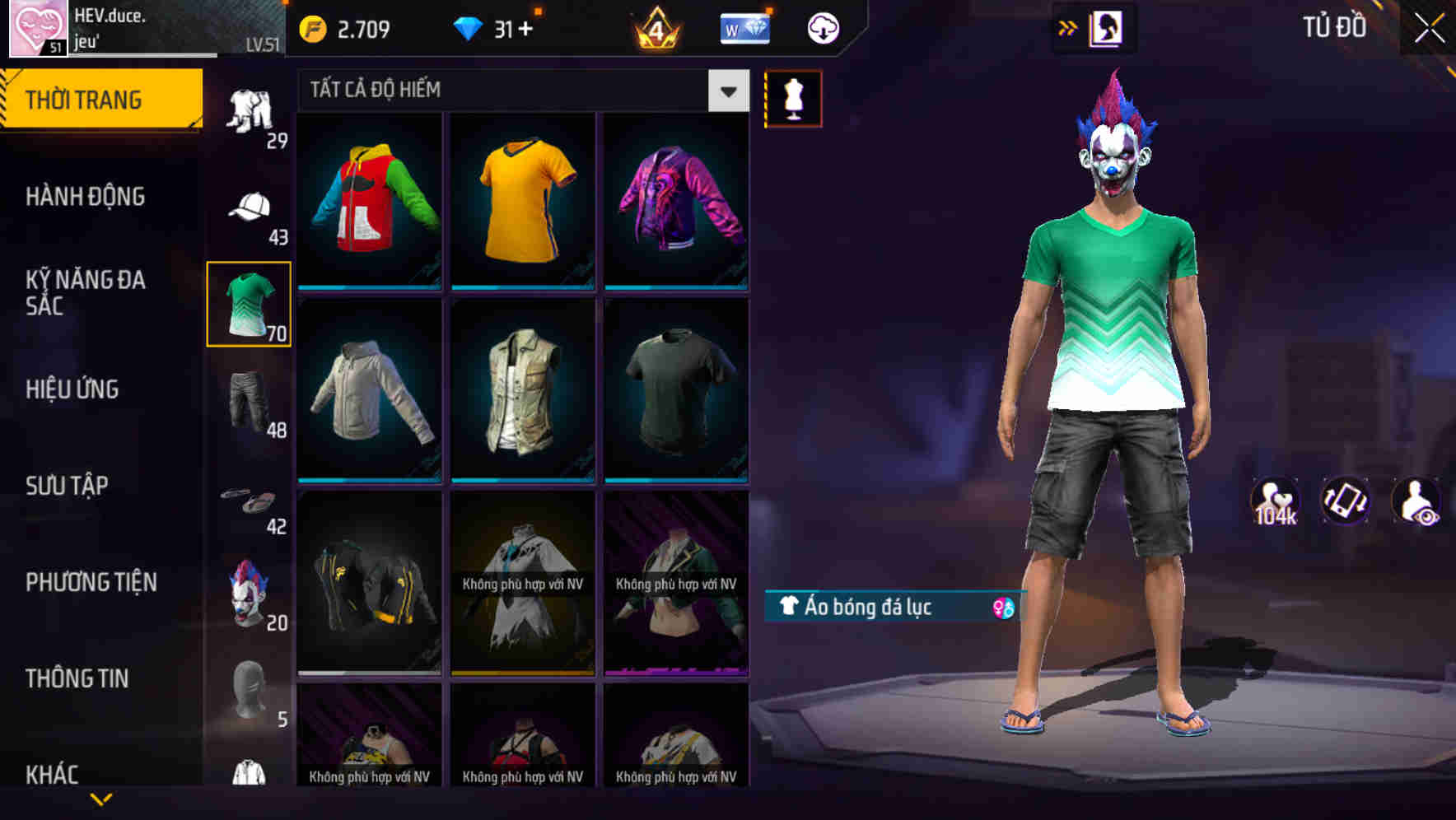
Task: Switch to the HÀNH ĐỘNG tab
Action: pyautogui.click(x=86, y=196)
